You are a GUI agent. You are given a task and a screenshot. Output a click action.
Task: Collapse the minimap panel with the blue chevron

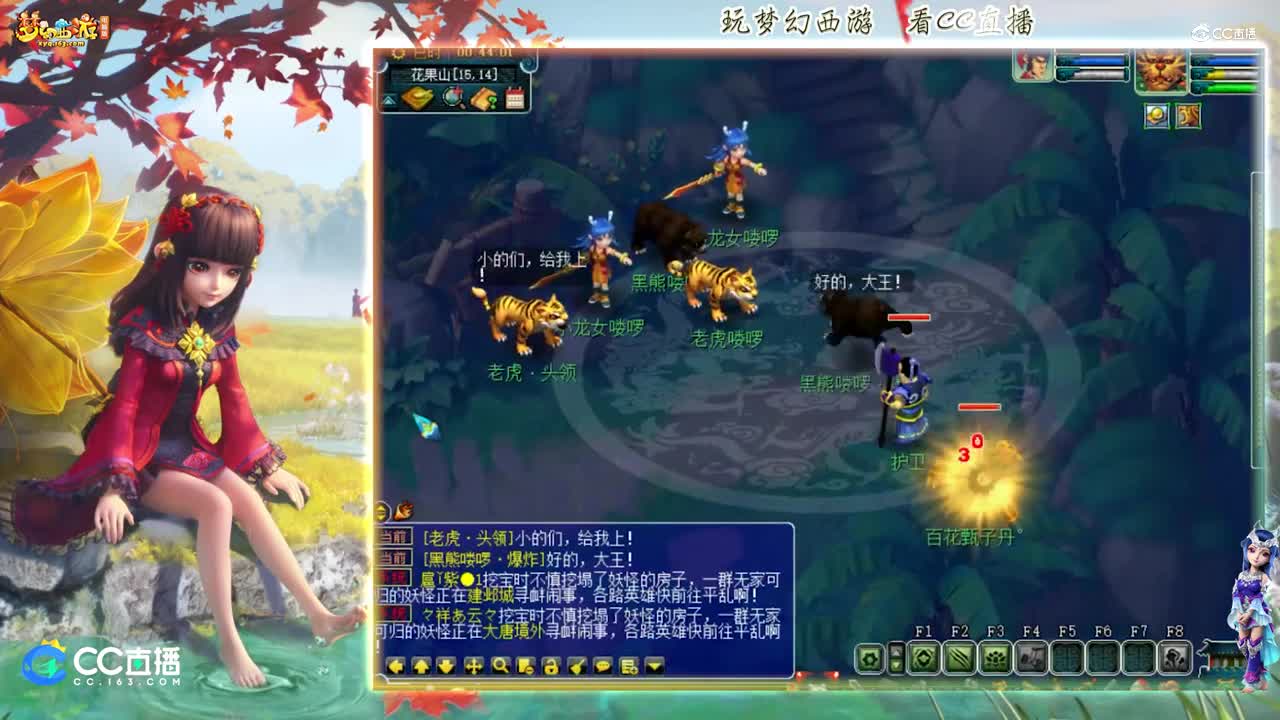click(x=388, y=100)
